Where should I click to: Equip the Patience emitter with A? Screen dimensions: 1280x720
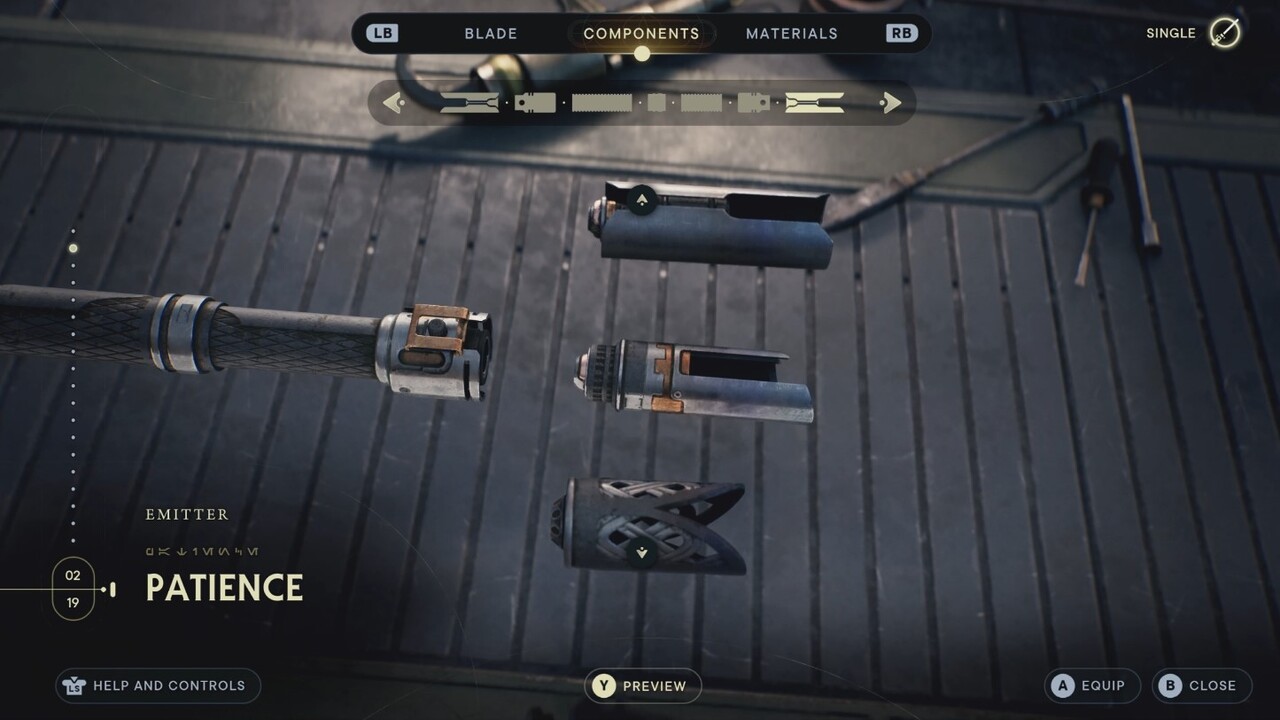[1091, 686]
